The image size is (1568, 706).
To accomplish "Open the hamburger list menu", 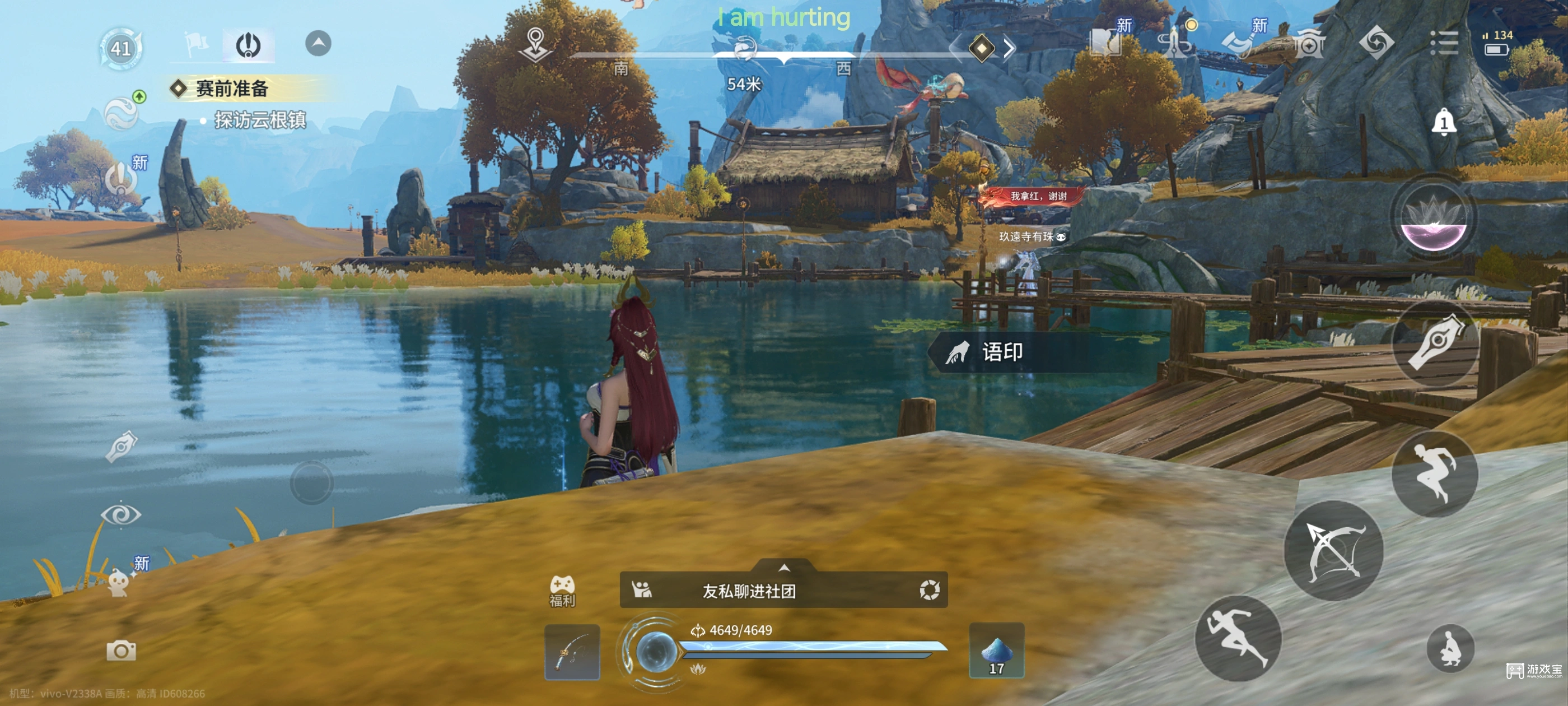I will click(1443, 43).
